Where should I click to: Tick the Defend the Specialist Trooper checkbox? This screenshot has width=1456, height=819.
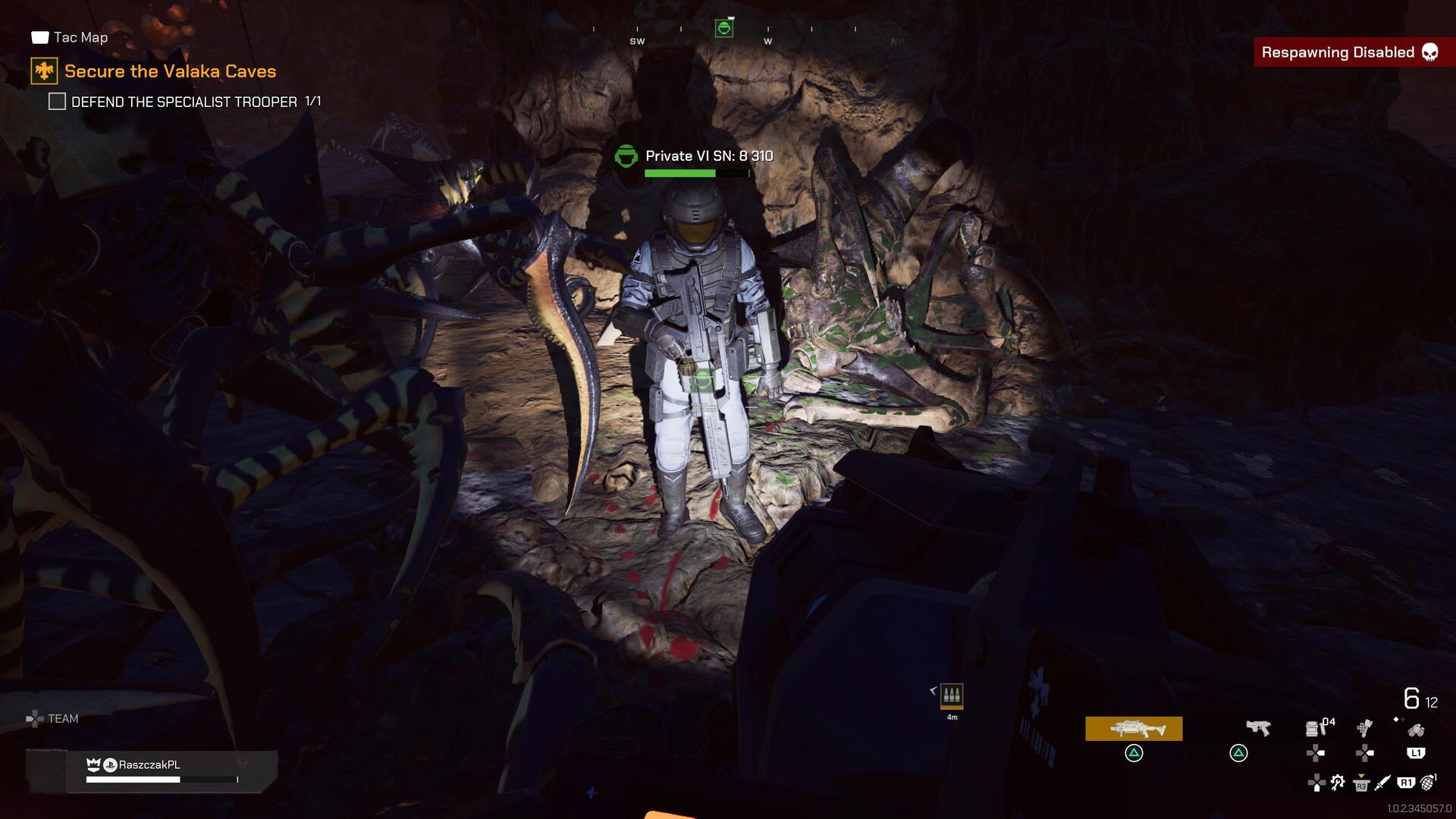click(x=57, y=102)
